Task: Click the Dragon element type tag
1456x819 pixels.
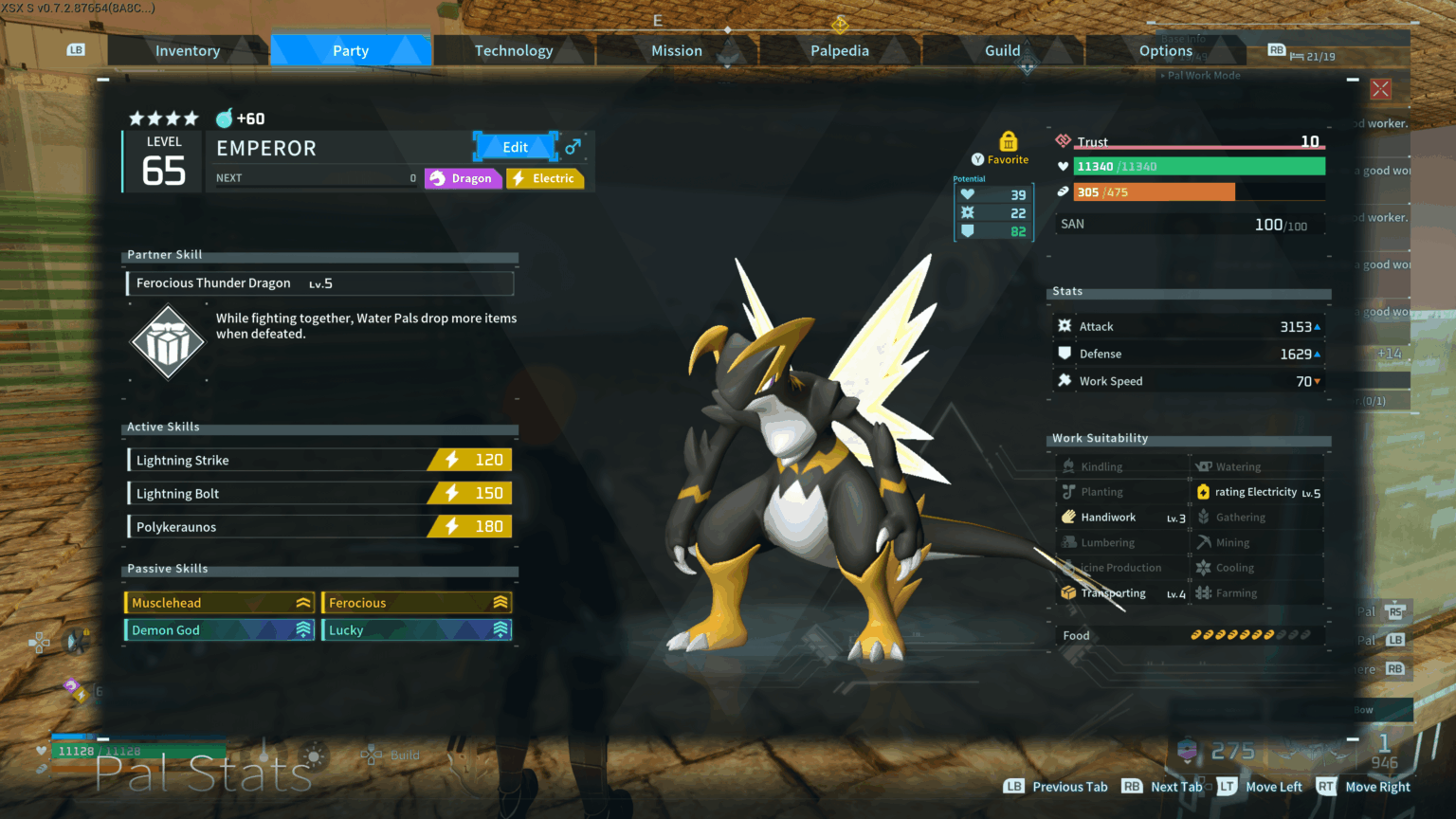Action: (x=463, y=178)
